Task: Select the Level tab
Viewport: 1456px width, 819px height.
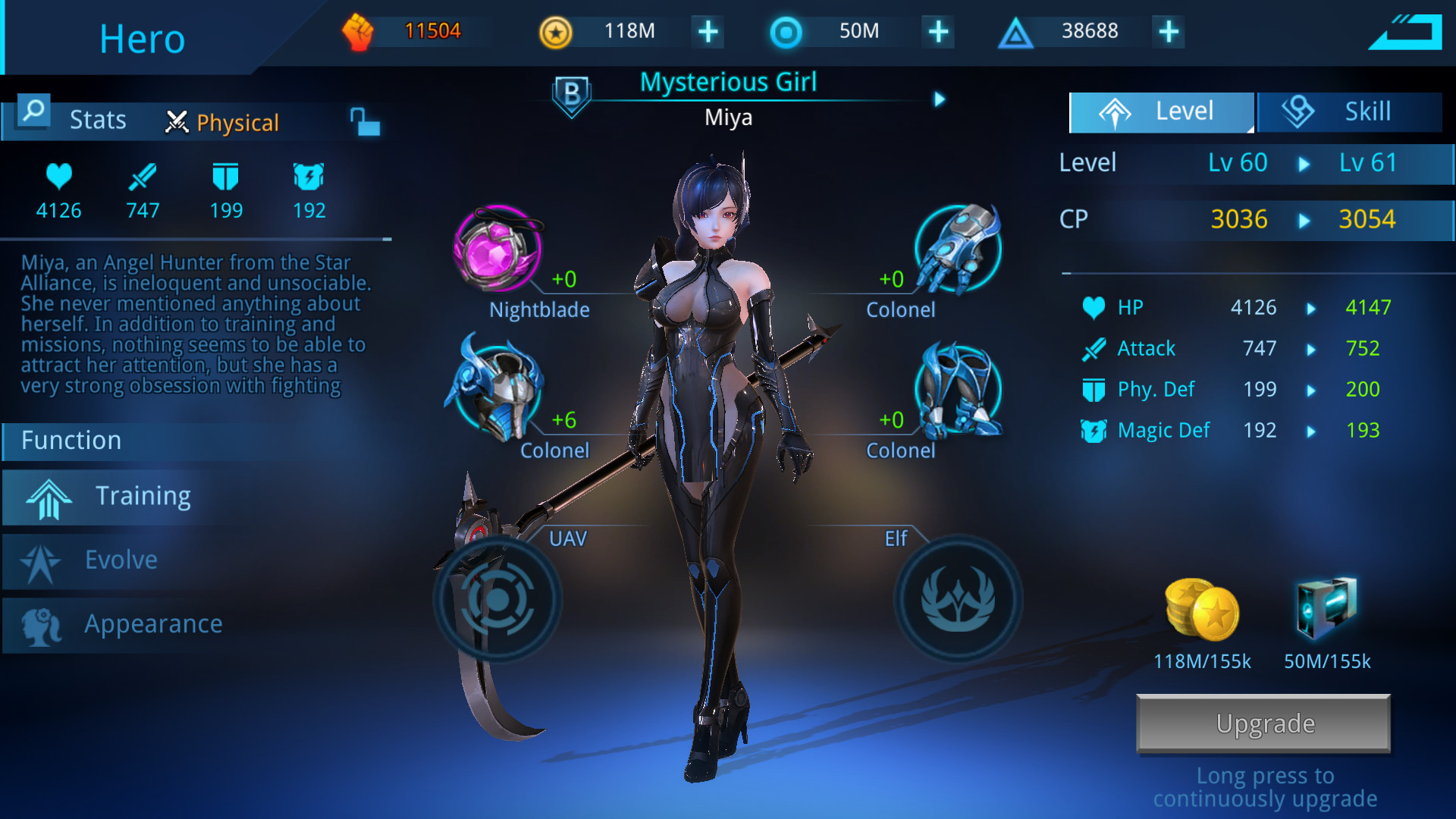Action: click(1160, 111)
